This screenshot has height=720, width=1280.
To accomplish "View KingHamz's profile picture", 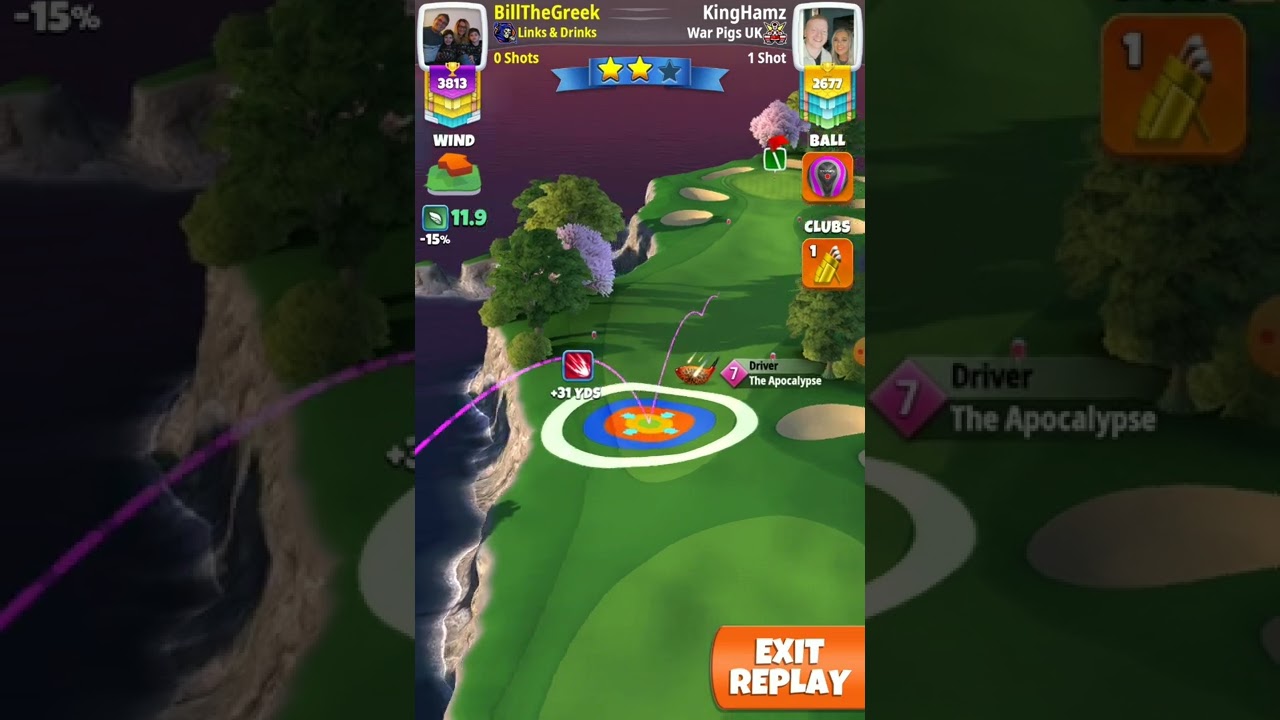I will click(827, 37).
